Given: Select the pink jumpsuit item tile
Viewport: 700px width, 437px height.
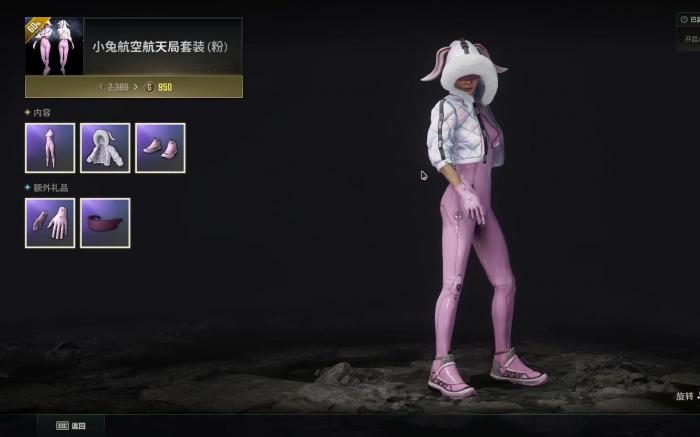Looking at the screenshot, I should coord(50,148).
